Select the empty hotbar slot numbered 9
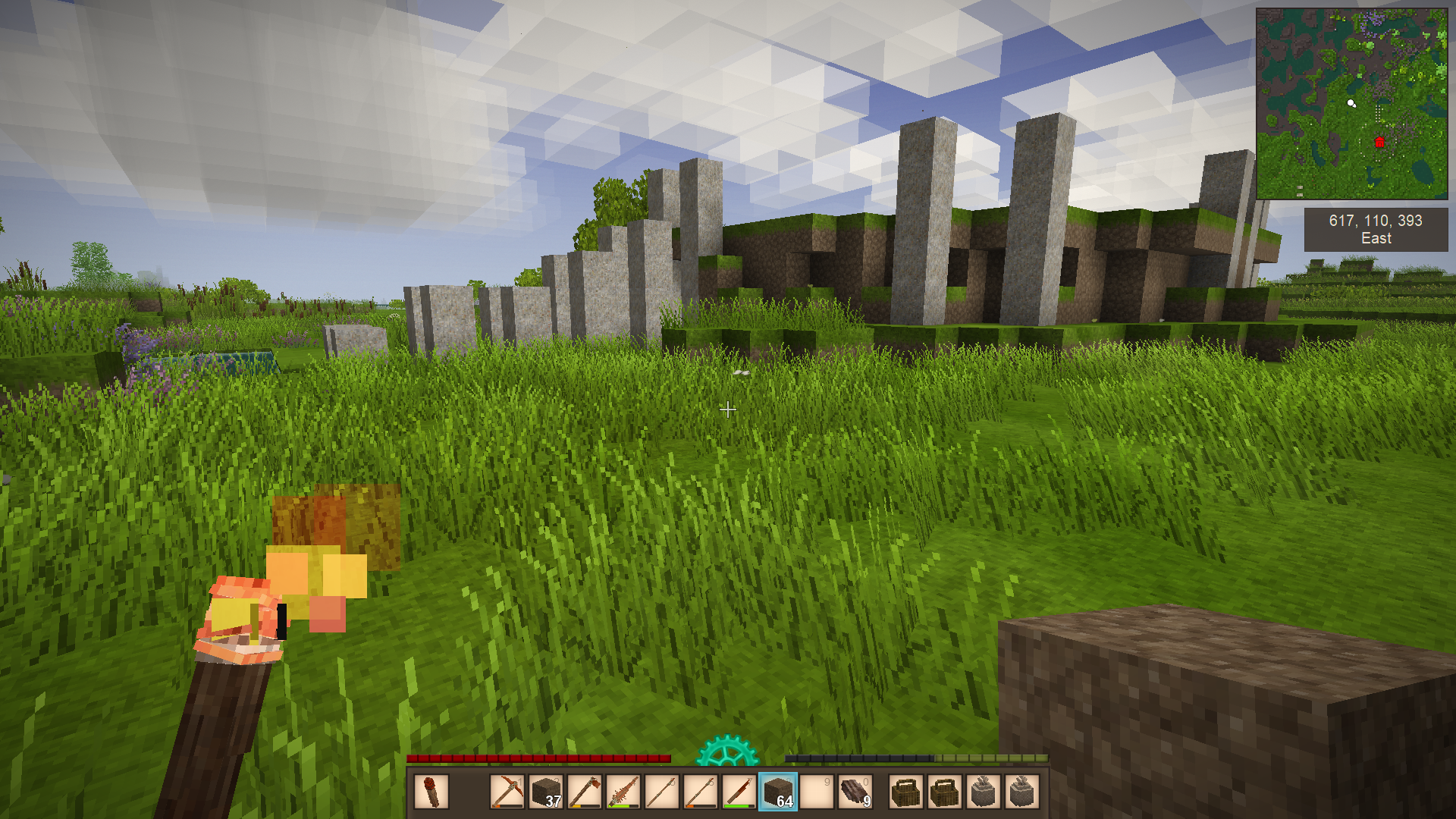 point(816,792)
